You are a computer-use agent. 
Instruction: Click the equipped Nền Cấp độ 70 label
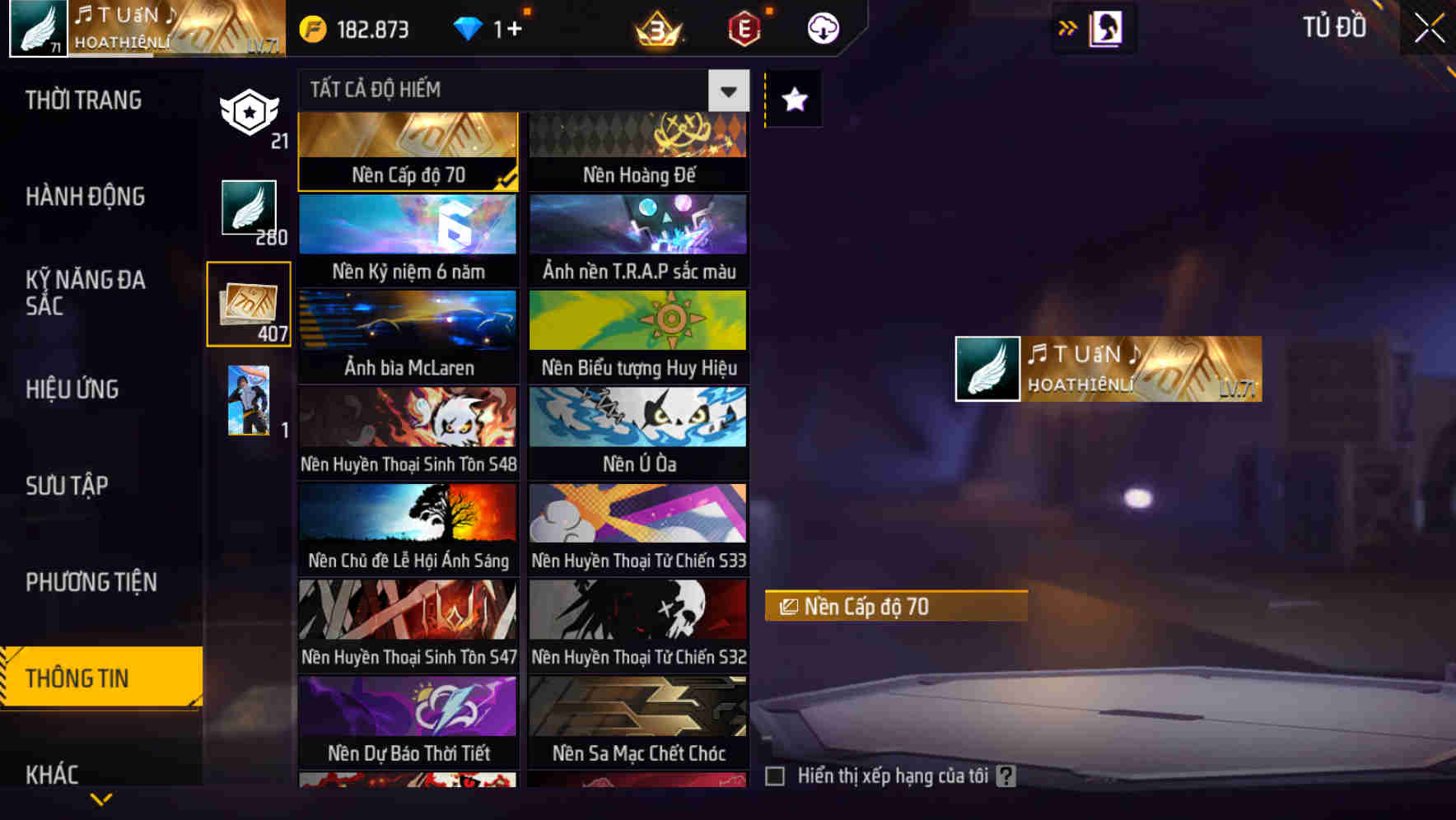tap(895, 607)
